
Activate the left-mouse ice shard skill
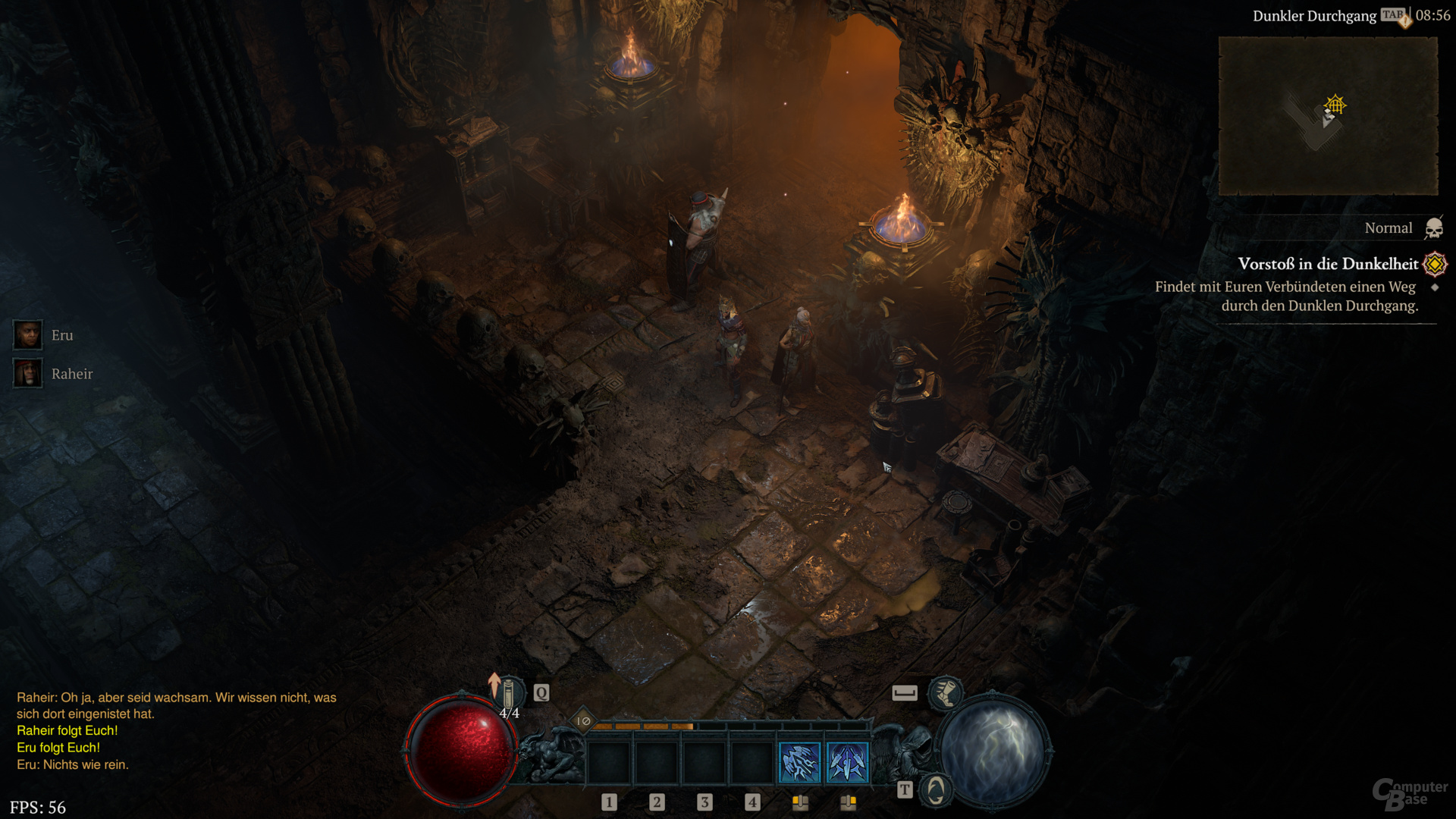pos(800,762)
